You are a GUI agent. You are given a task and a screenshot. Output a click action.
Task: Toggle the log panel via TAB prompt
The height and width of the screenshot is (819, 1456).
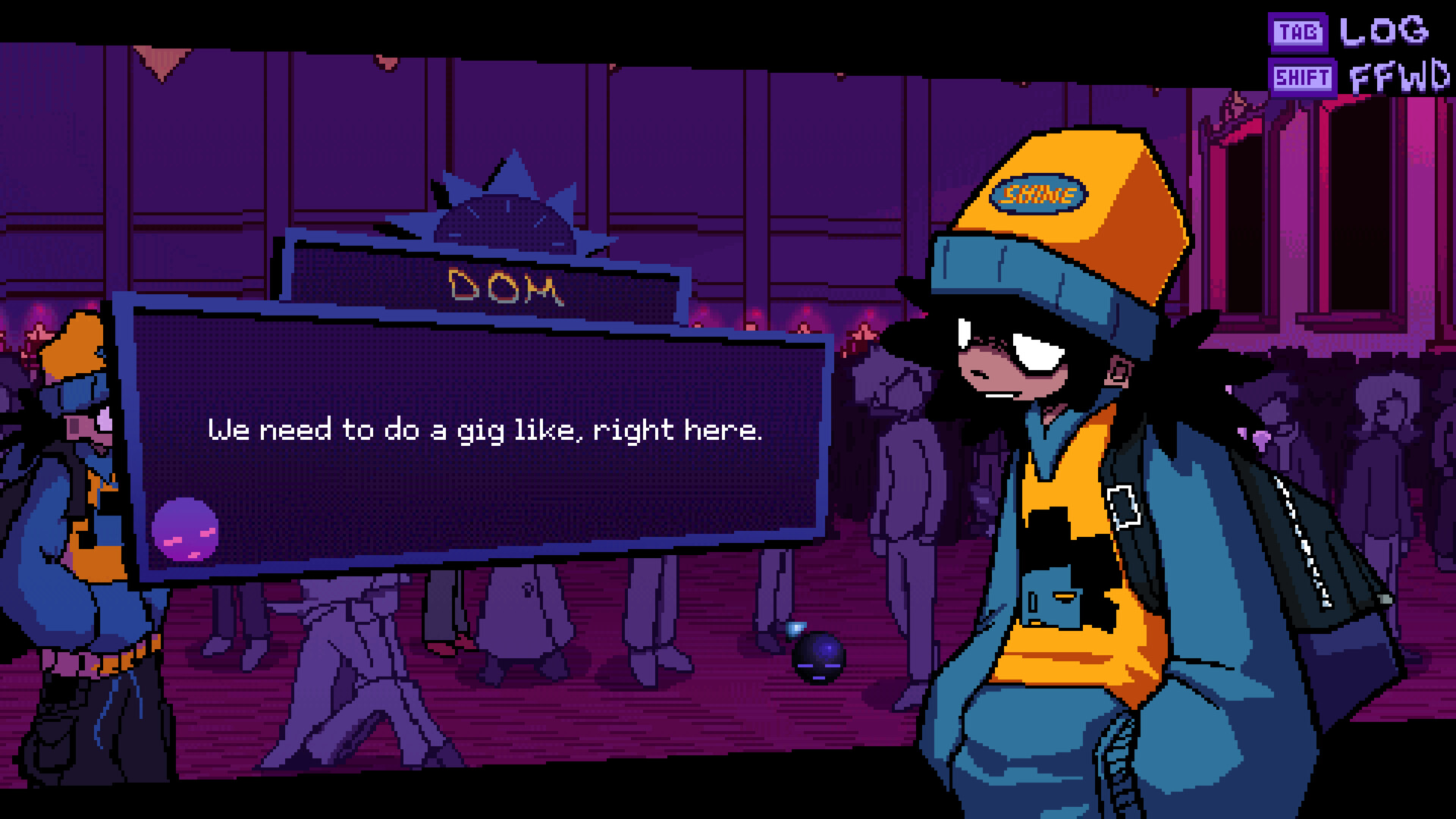point(1297,33)
